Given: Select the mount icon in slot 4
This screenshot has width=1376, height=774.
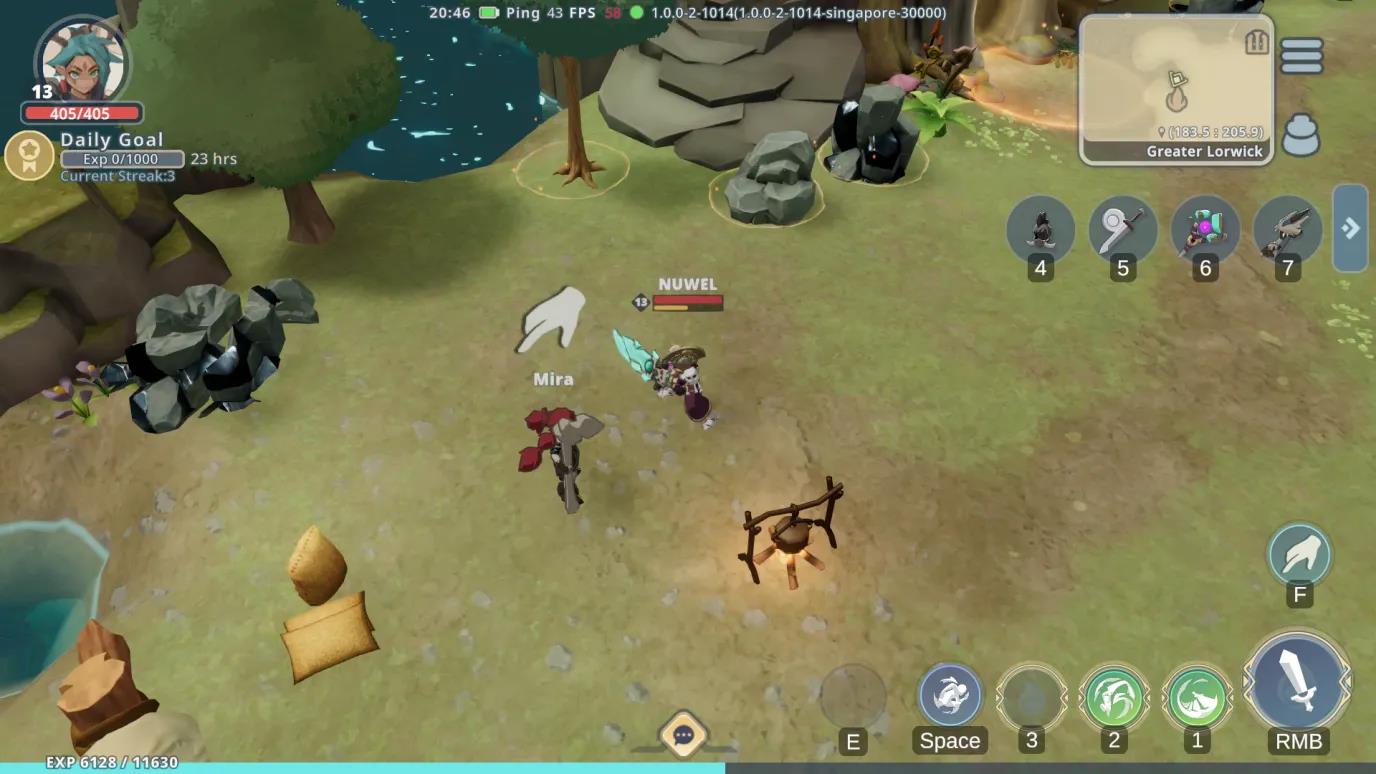Looking at the screenshot, I should pos(1040,229).
